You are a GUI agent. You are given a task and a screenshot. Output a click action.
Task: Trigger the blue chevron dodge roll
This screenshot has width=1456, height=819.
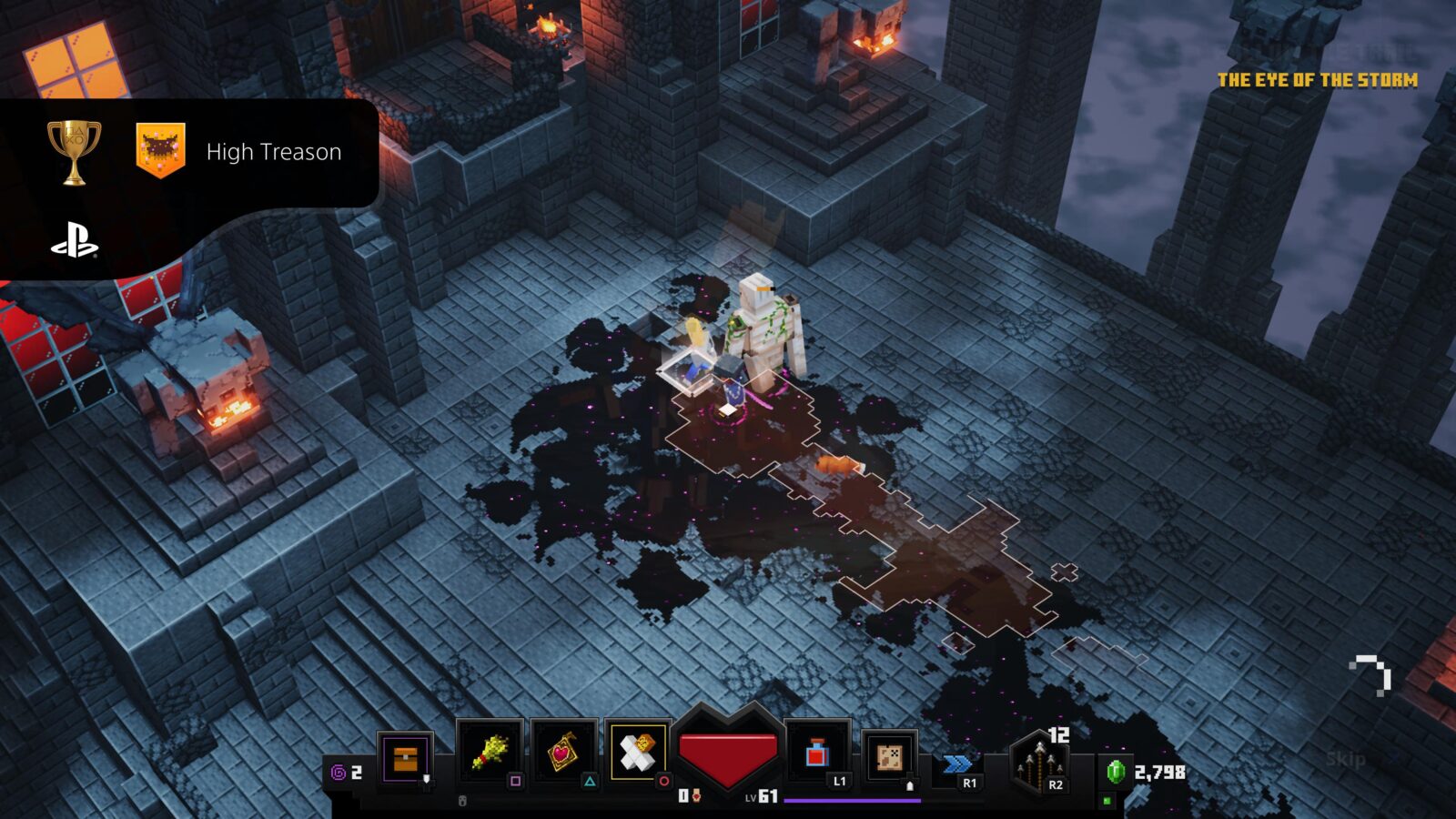point(957,764)
